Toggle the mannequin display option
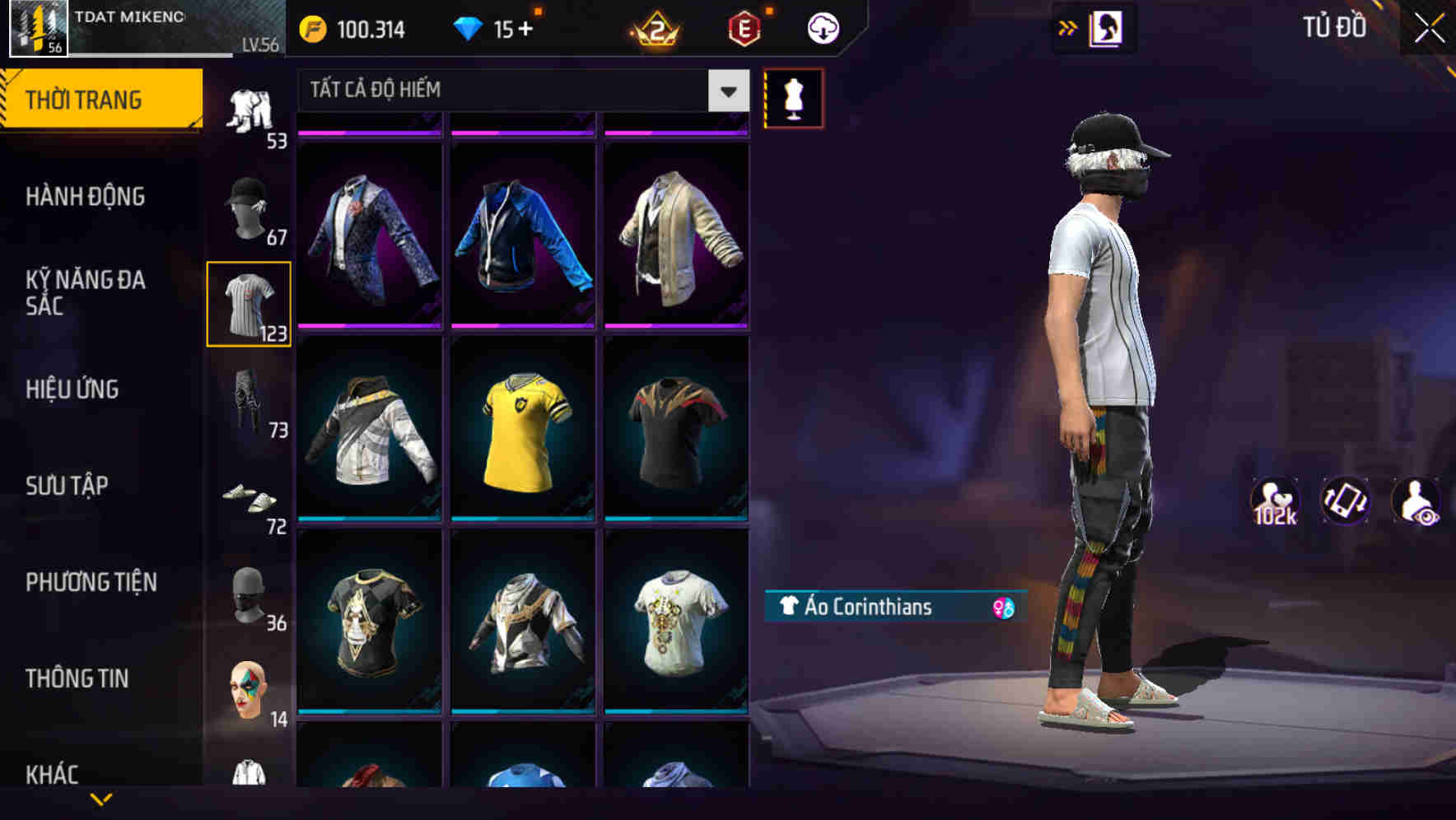 (x=793, y=98)
